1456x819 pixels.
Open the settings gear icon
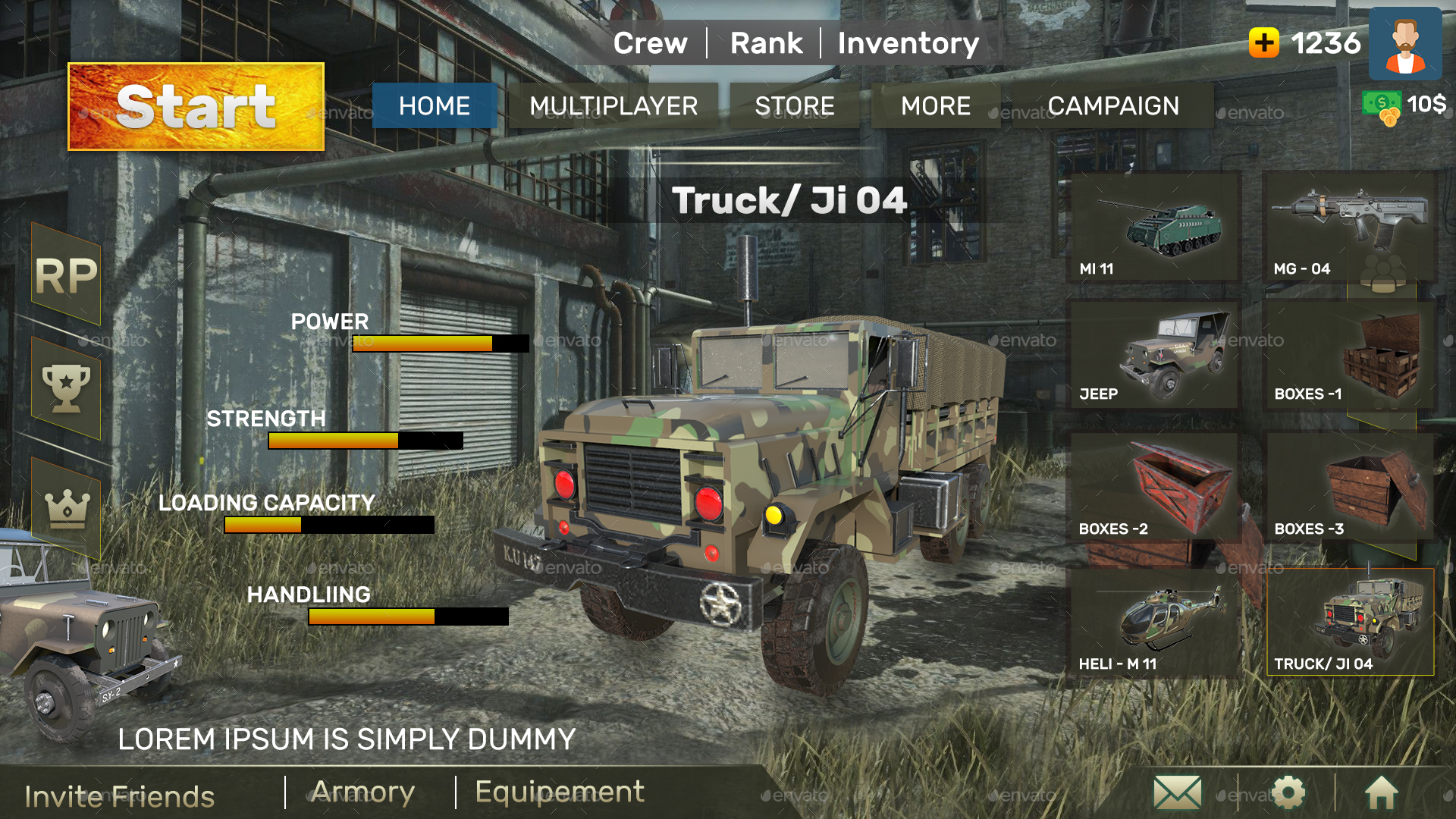(1288, 792)
